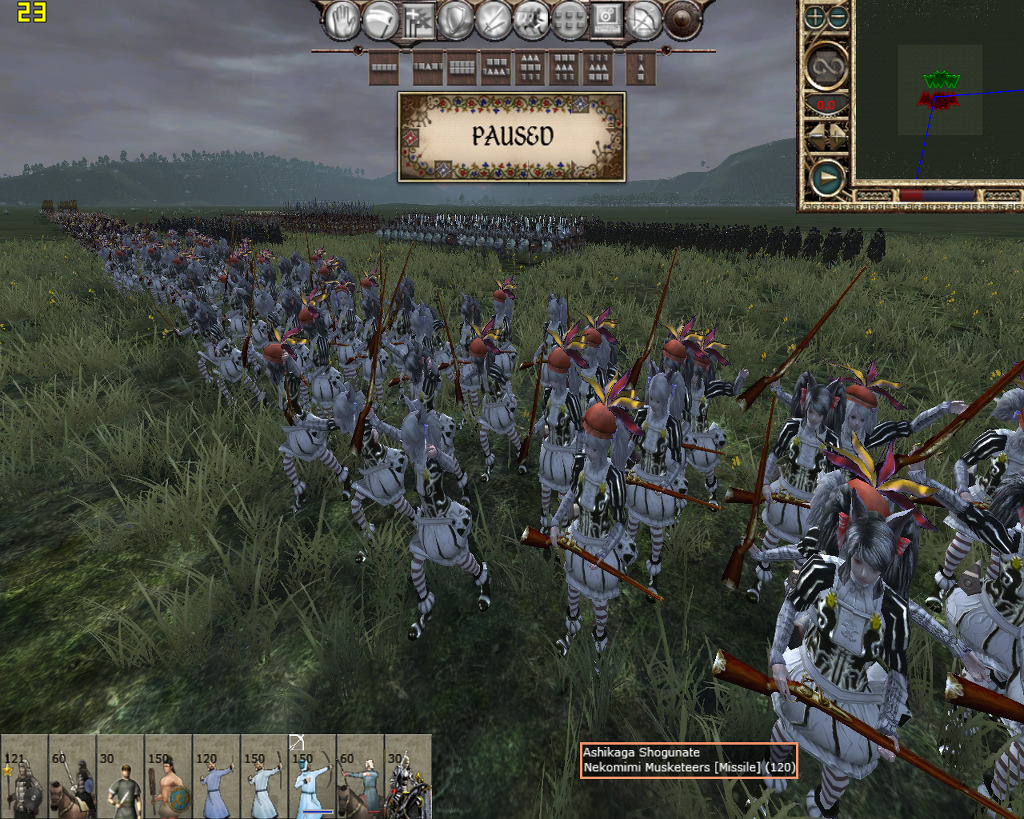Choose the single column army formation banner
This screenshot has width=1024, height=819.
[x=640, y=68]
